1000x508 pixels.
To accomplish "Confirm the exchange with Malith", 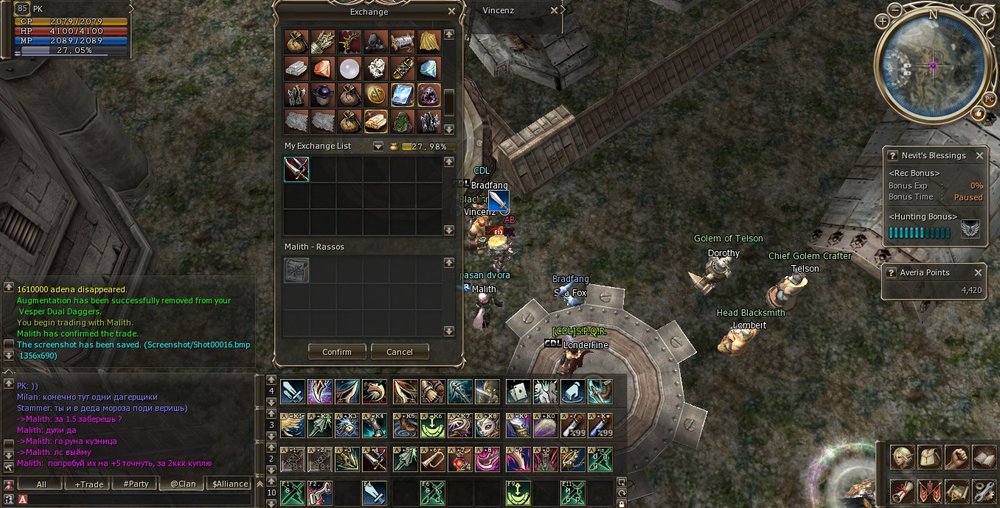I will [x=337, y=352].
